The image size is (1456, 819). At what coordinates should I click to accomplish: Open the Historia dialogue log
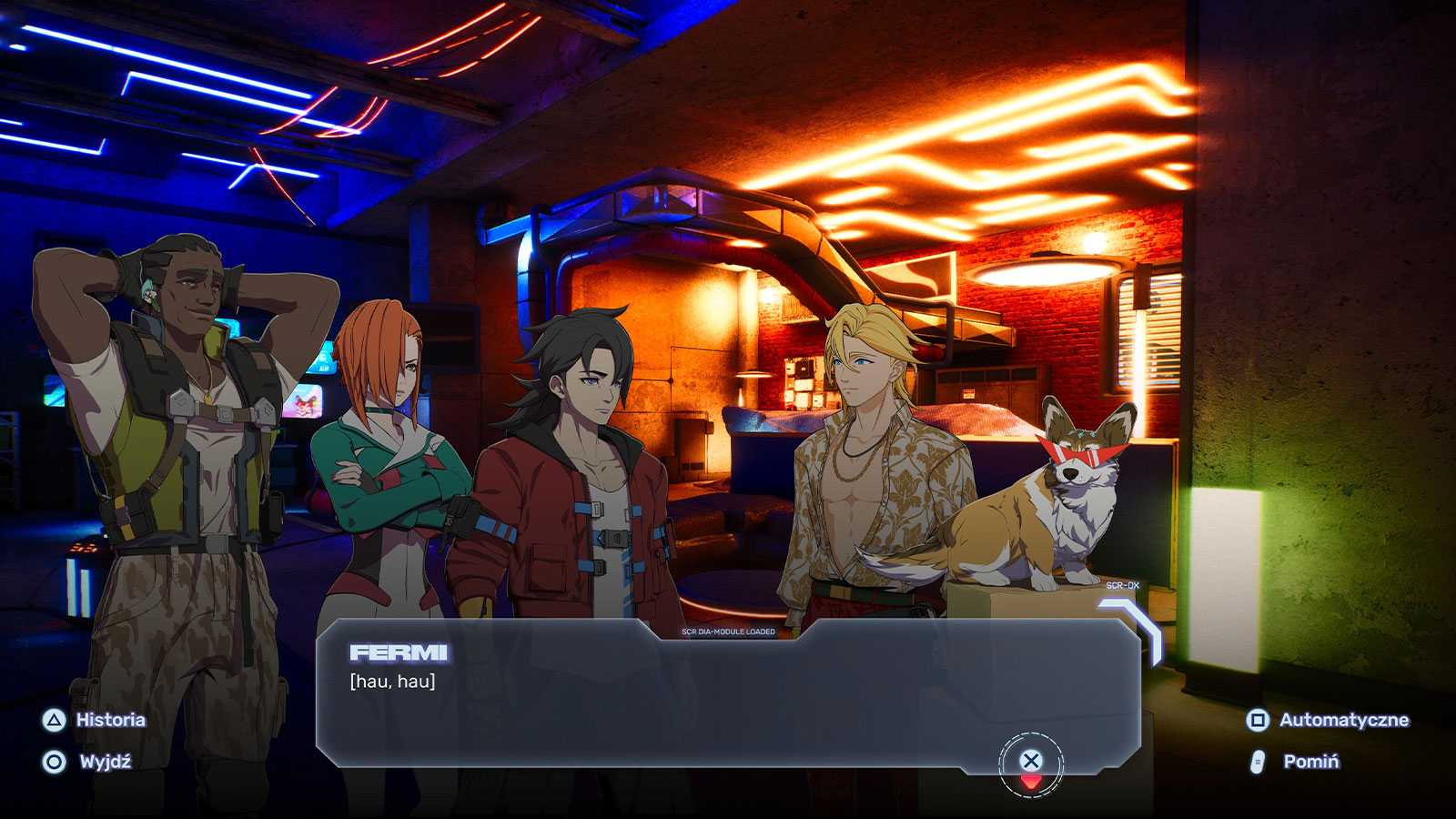pos(94,720)
